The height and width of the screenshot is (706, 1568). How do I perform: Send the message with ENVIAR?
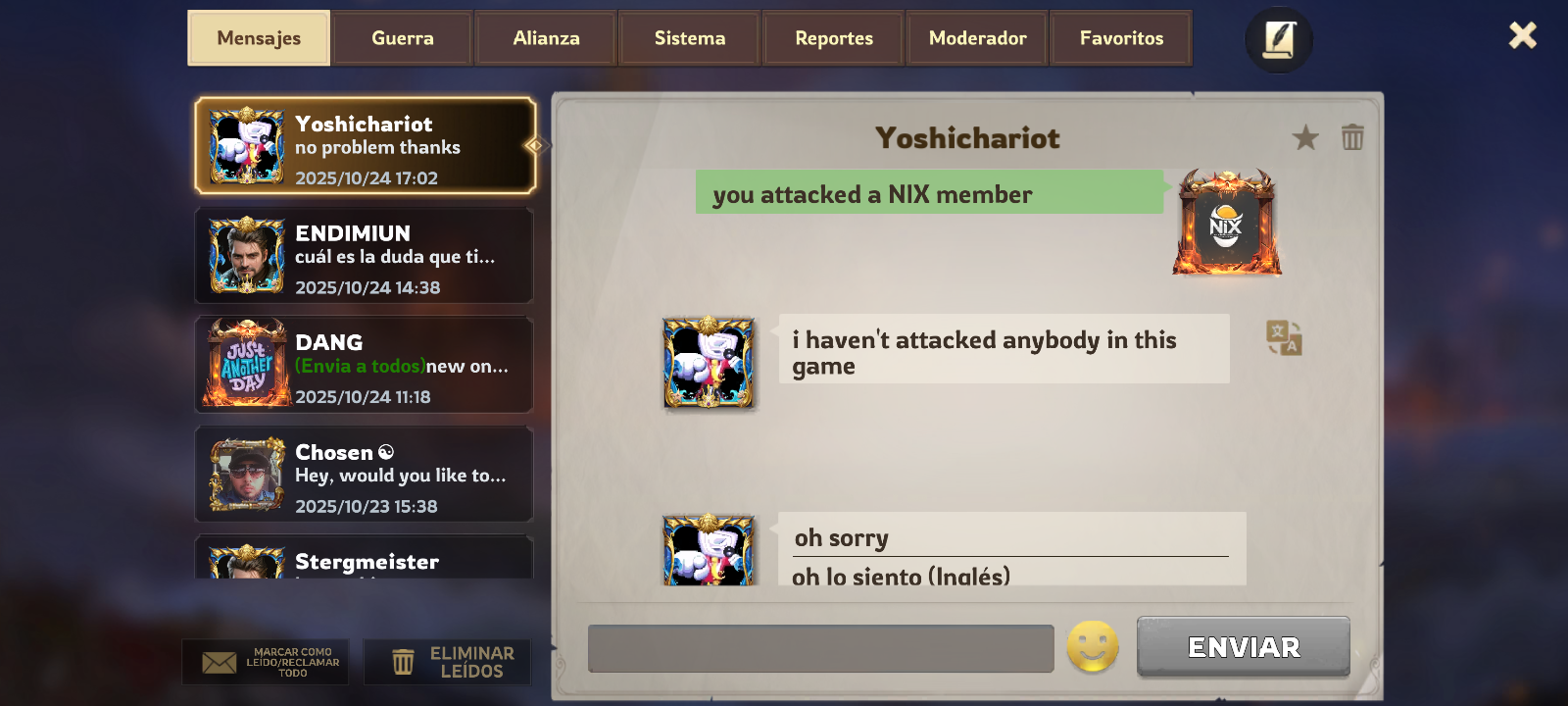point(1243,647)
